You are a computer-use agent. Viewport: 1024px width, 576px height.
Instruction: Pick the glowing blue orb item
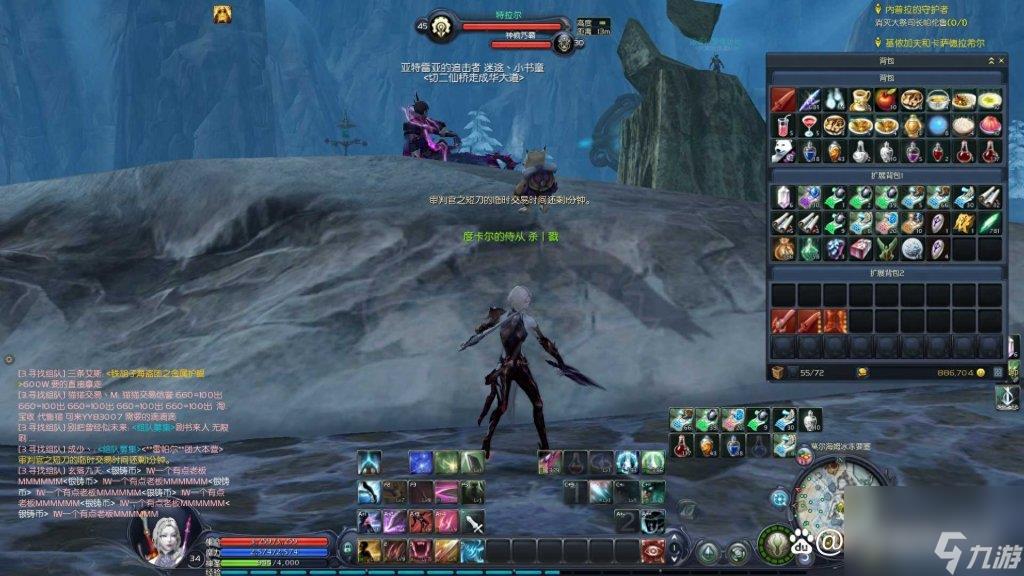[937, 126]
